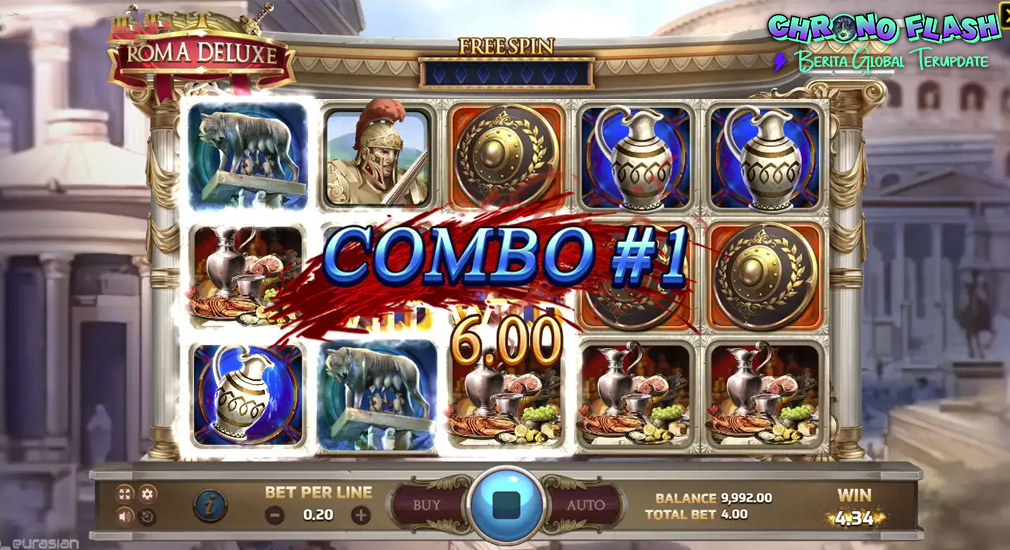Stop the spin with the blue orb button
1010x550 pixels.
[x=505, y=504]
